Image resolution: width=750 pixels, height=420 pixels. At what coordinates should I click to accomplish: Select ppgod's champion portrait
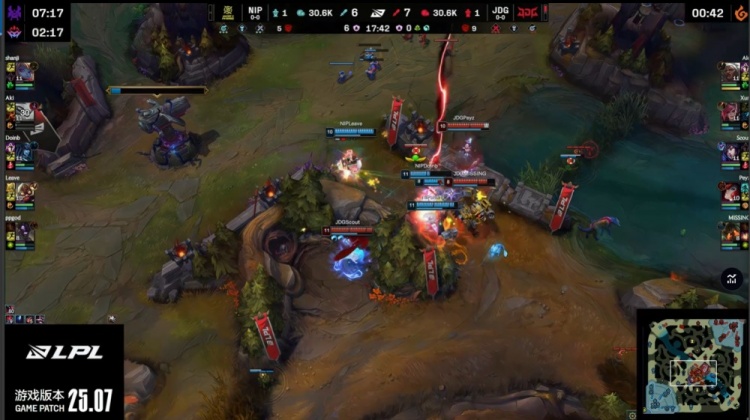[26, 231]
